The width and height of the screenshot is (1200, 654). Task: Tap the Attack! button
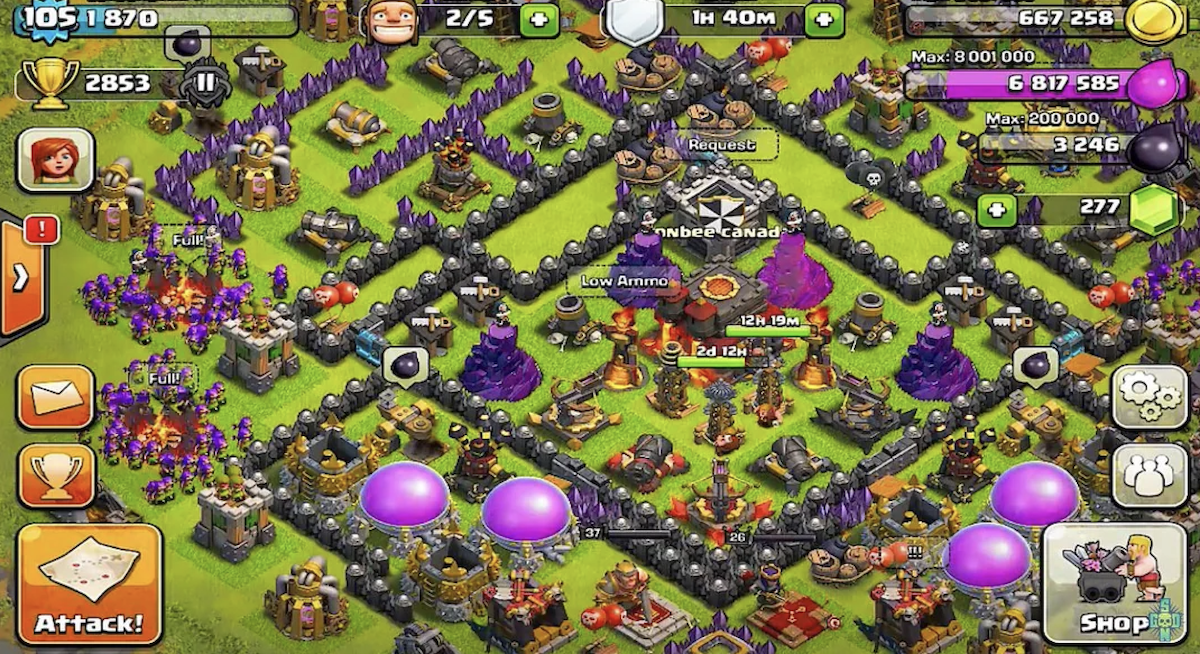pos(89,584)
